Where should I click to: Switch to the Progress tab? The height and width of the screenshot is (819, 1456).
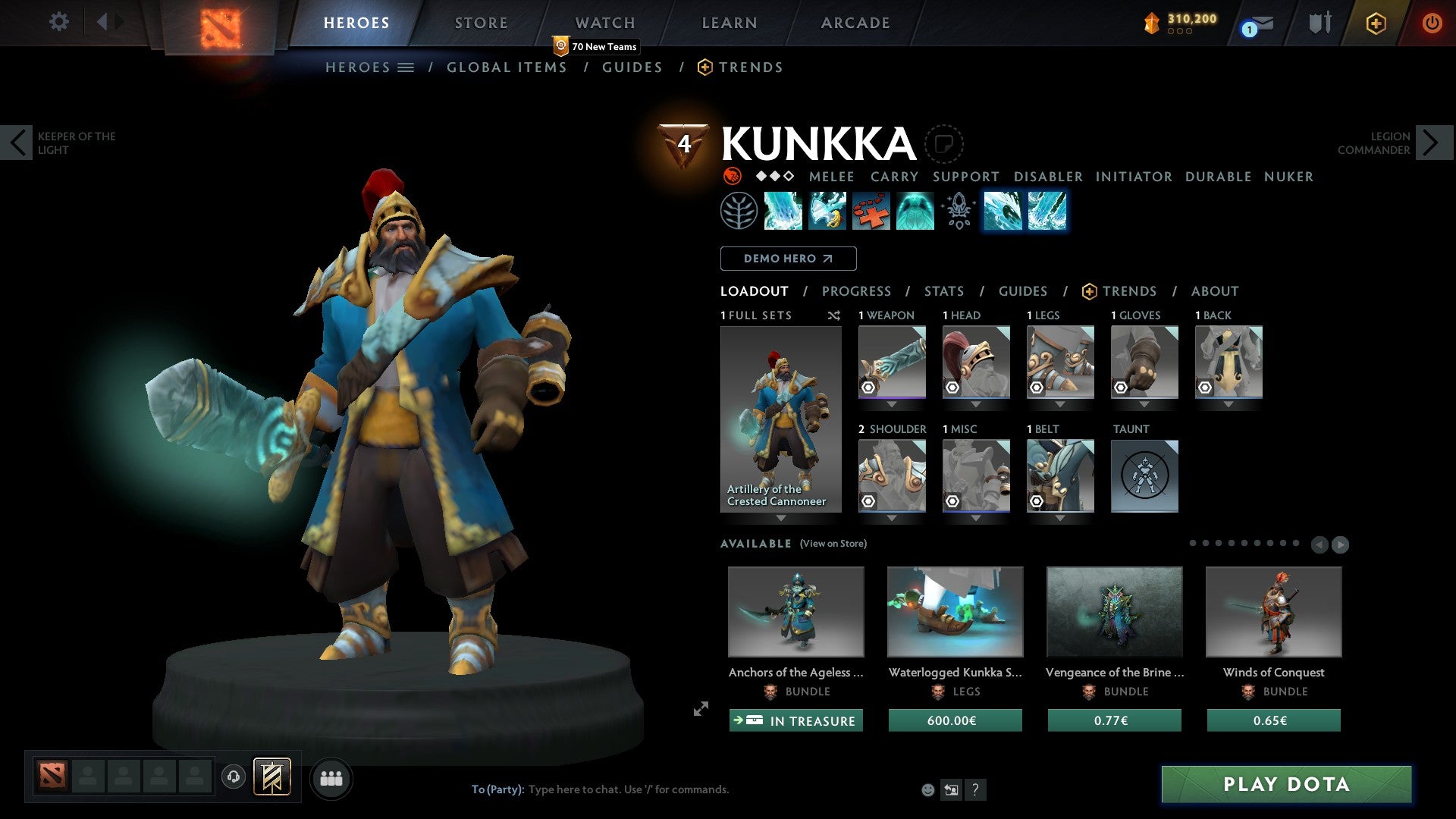857,291
